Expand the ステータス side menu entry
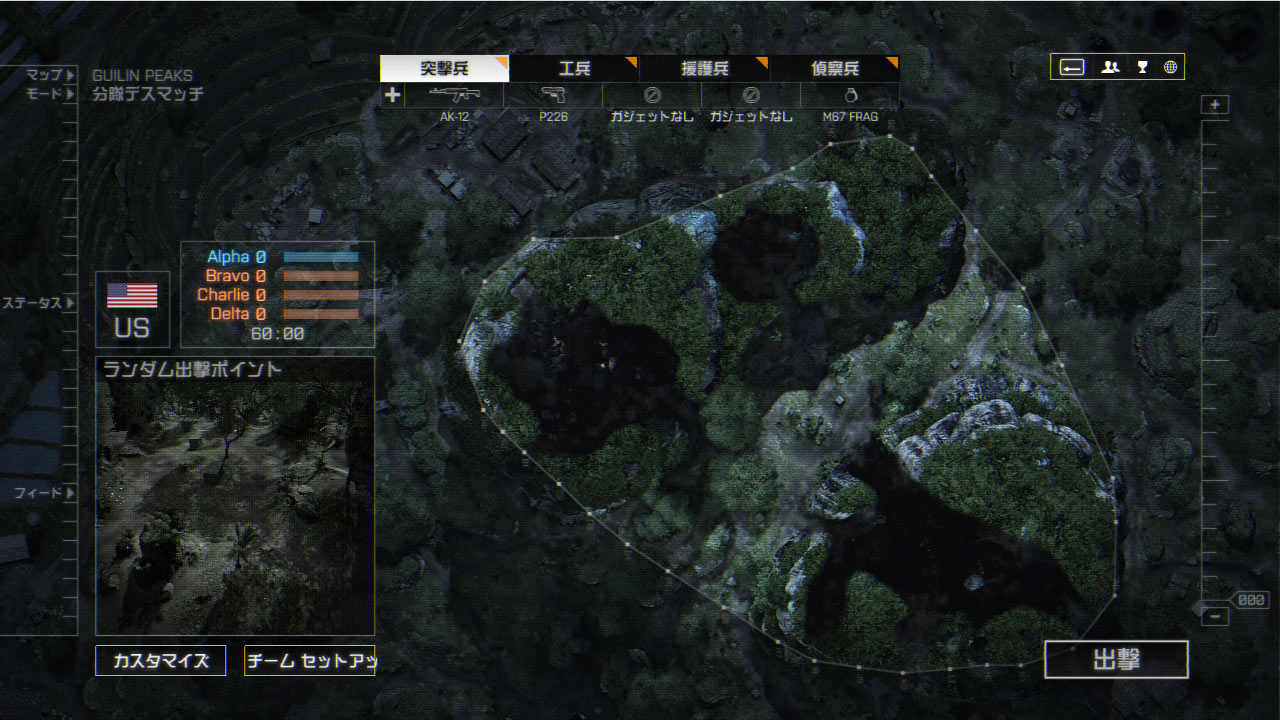Viewport: 1280px width, 720px height. [x=38, y=302]
